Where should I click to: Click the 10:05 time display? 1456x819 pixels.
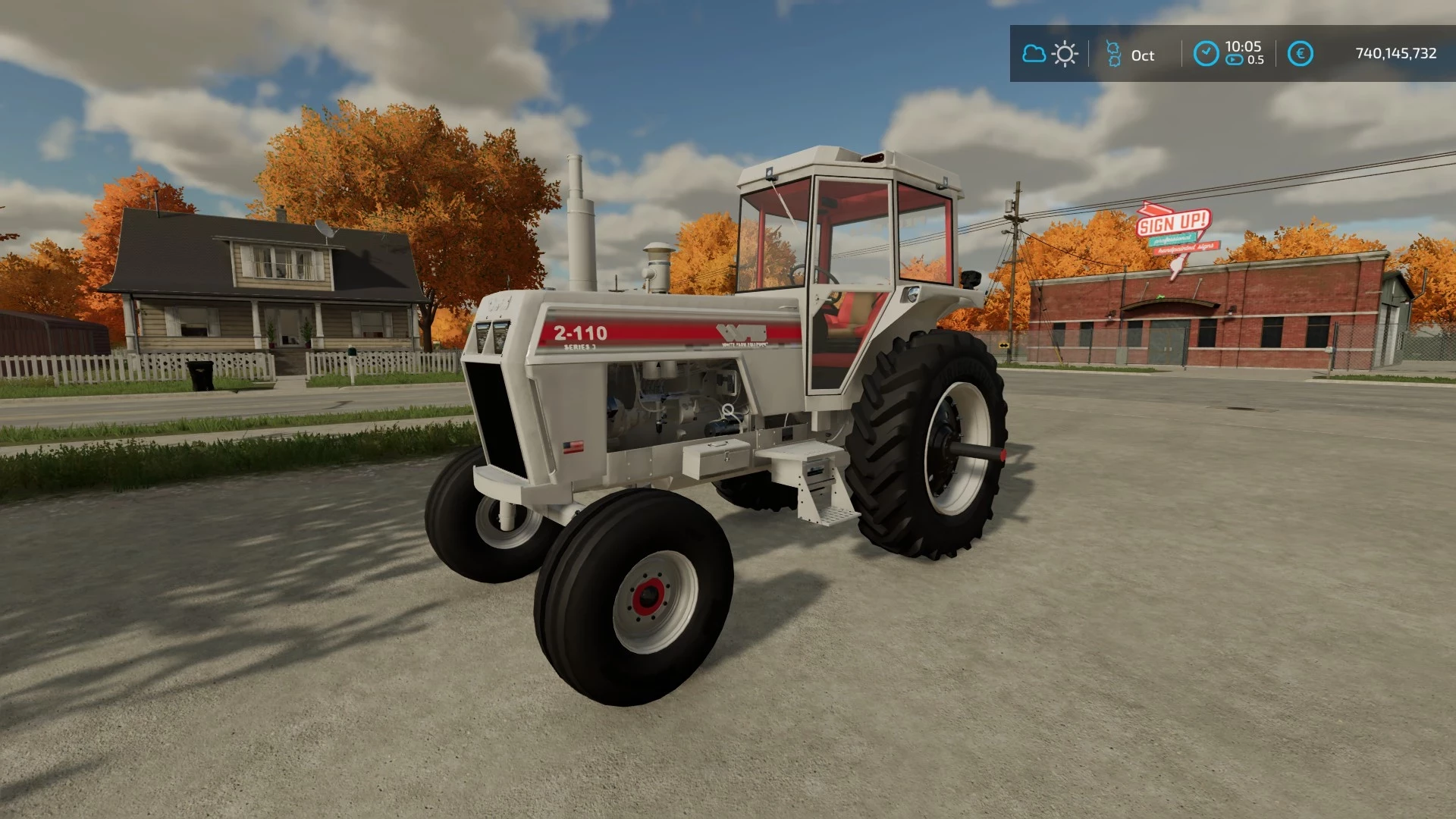(x=1242, y=47)
